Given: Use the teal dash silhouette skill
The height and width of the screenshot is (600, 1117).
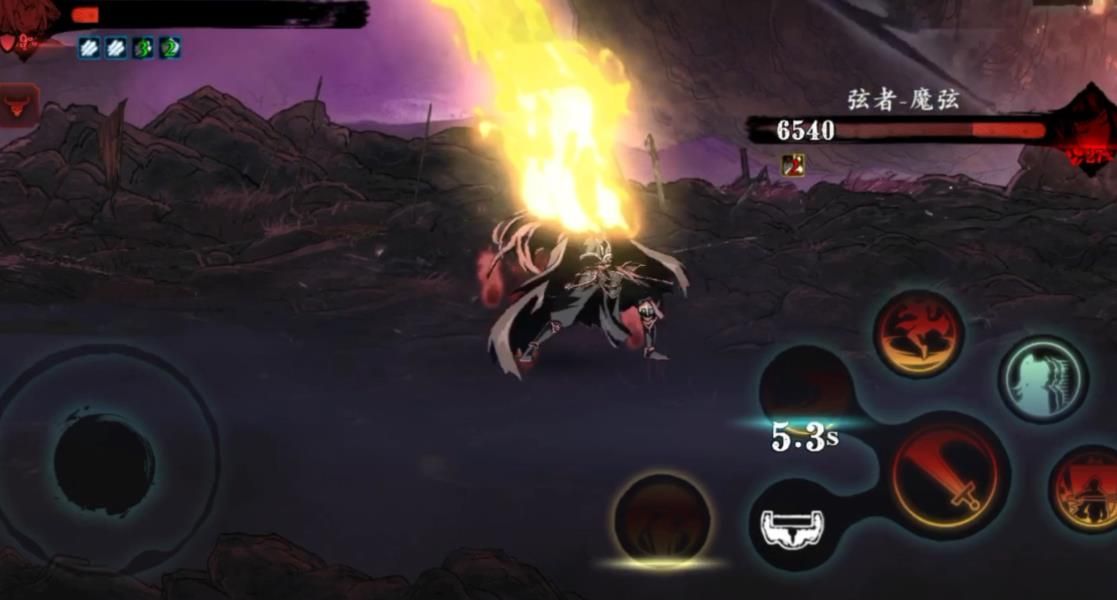Looking at the screenshot, I should click(1042, 379).
